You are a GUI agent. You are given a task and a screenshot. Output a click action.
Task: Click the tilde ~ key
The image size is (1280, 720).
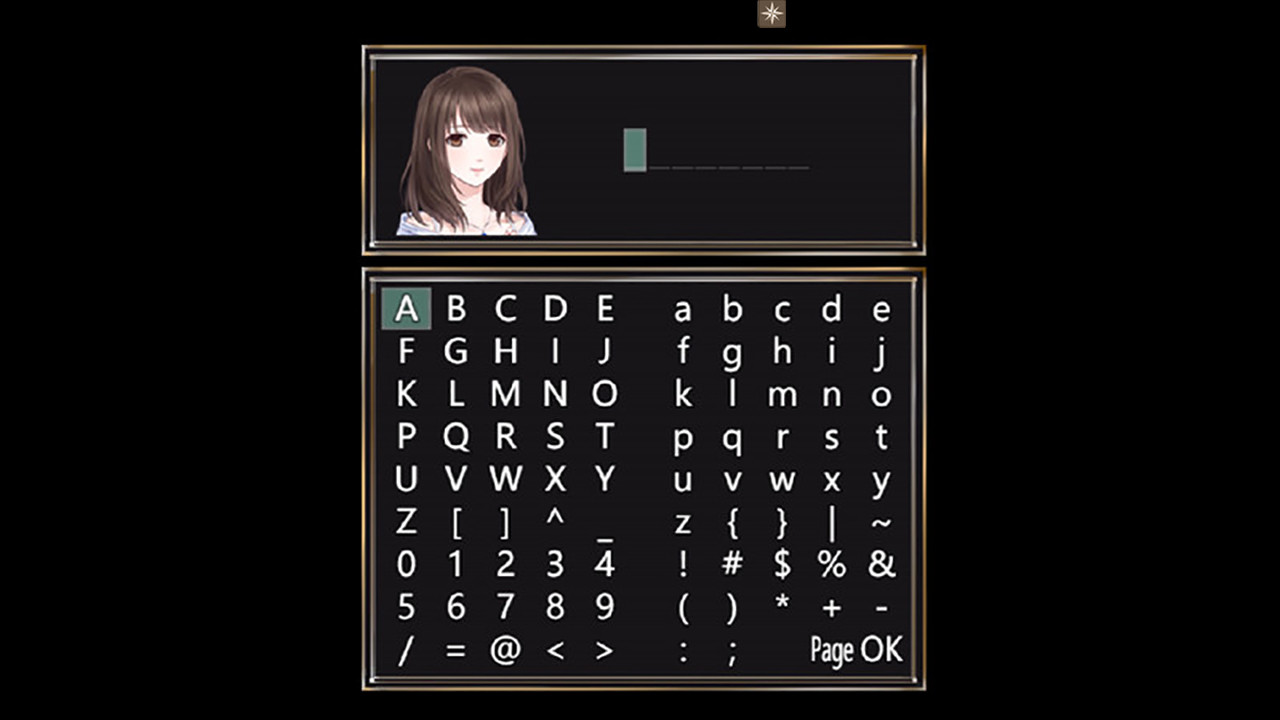coord(881,522)
